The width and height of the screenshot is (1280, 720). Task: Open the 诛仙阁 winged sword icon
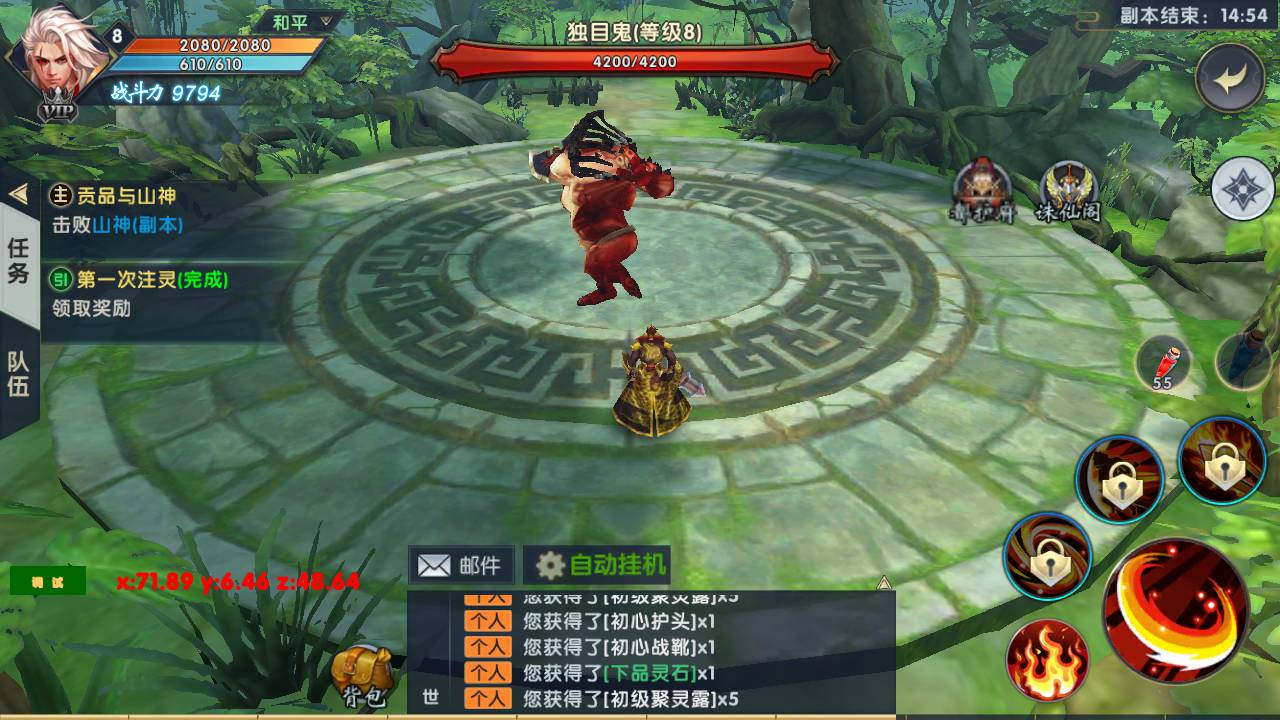pyautogui.click(x=1069, y=192)
